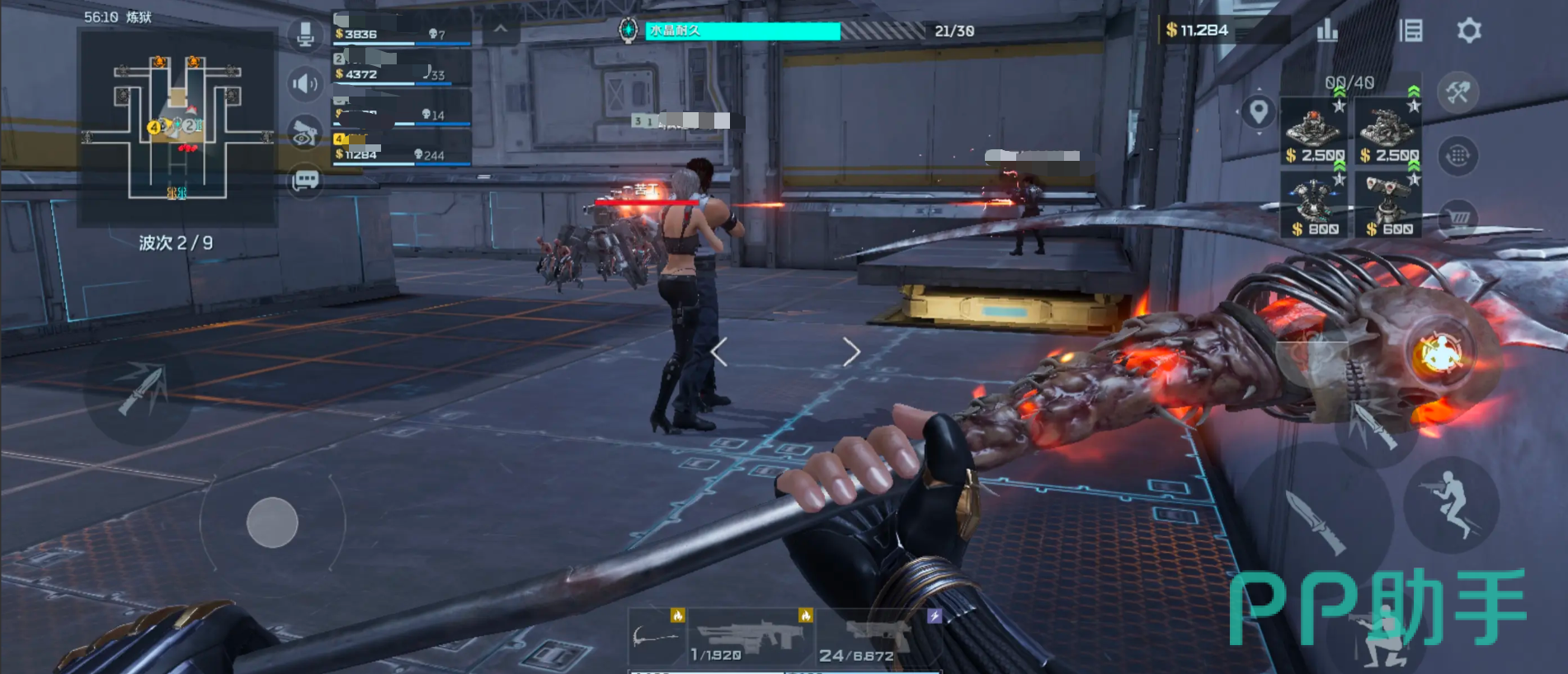The height and width of the screenshot is (674, 1568).
Task: Tap the minimap to enlarge it
Action: click(x=177, y=129)
